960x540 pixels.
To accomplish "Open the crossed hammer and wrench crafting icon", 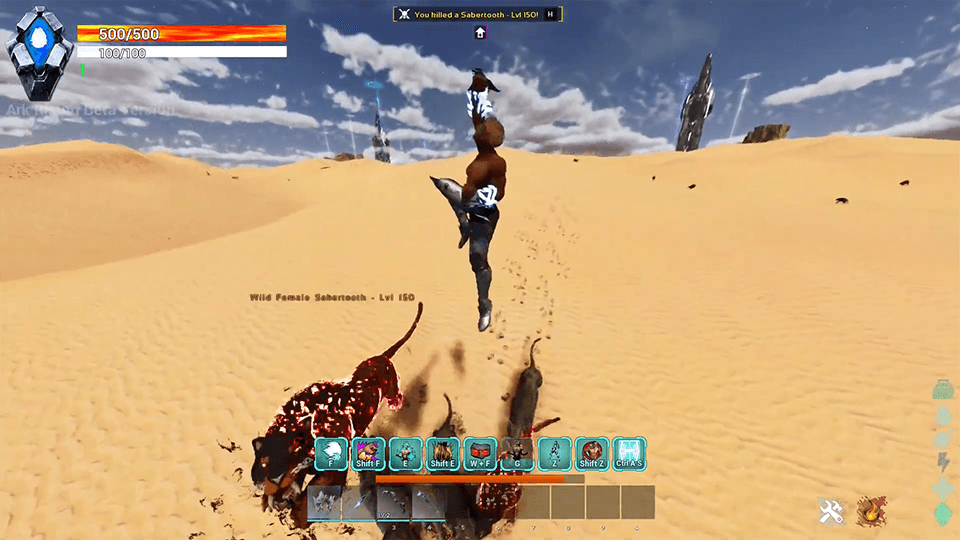I will click(831, 512).
